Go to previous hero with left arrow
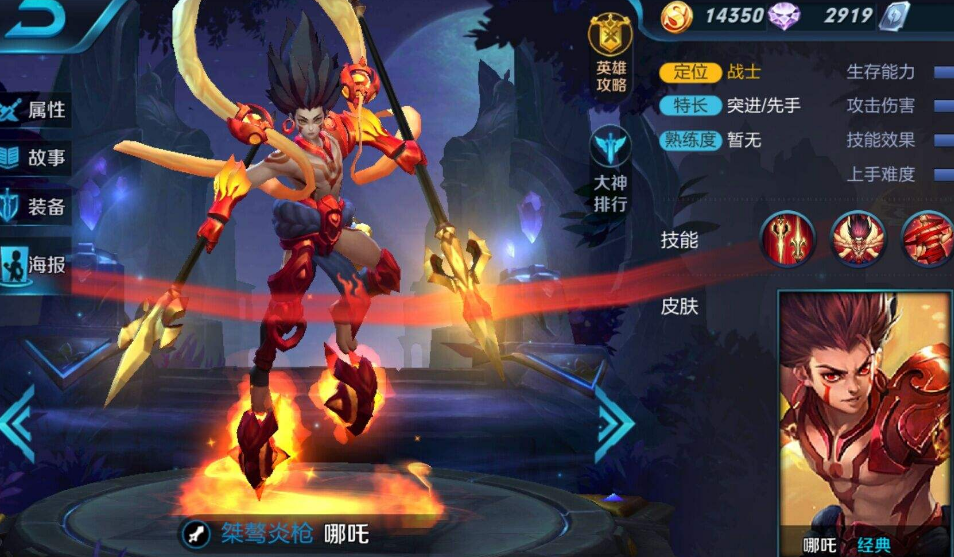The height and width of the screenshot is (557, 954). point(20,422)
